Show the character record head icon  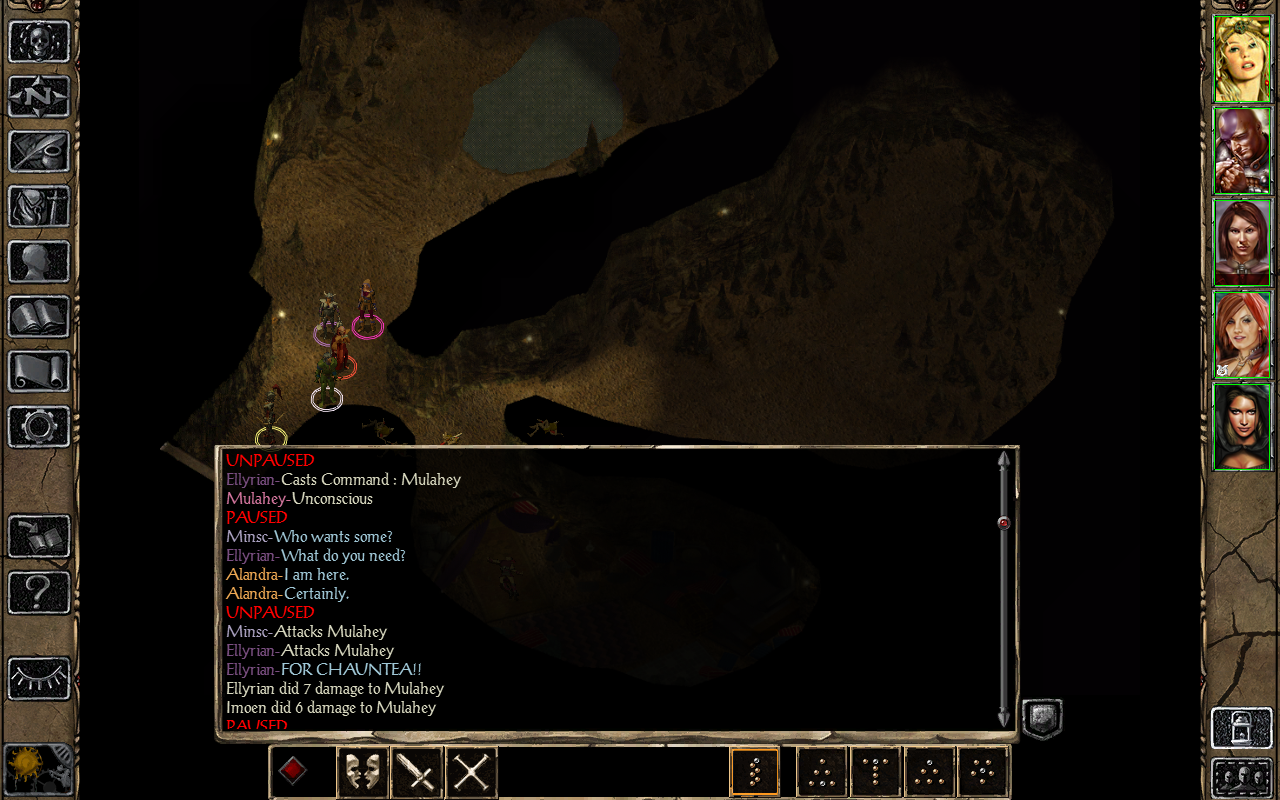click(x=39, y=262)
